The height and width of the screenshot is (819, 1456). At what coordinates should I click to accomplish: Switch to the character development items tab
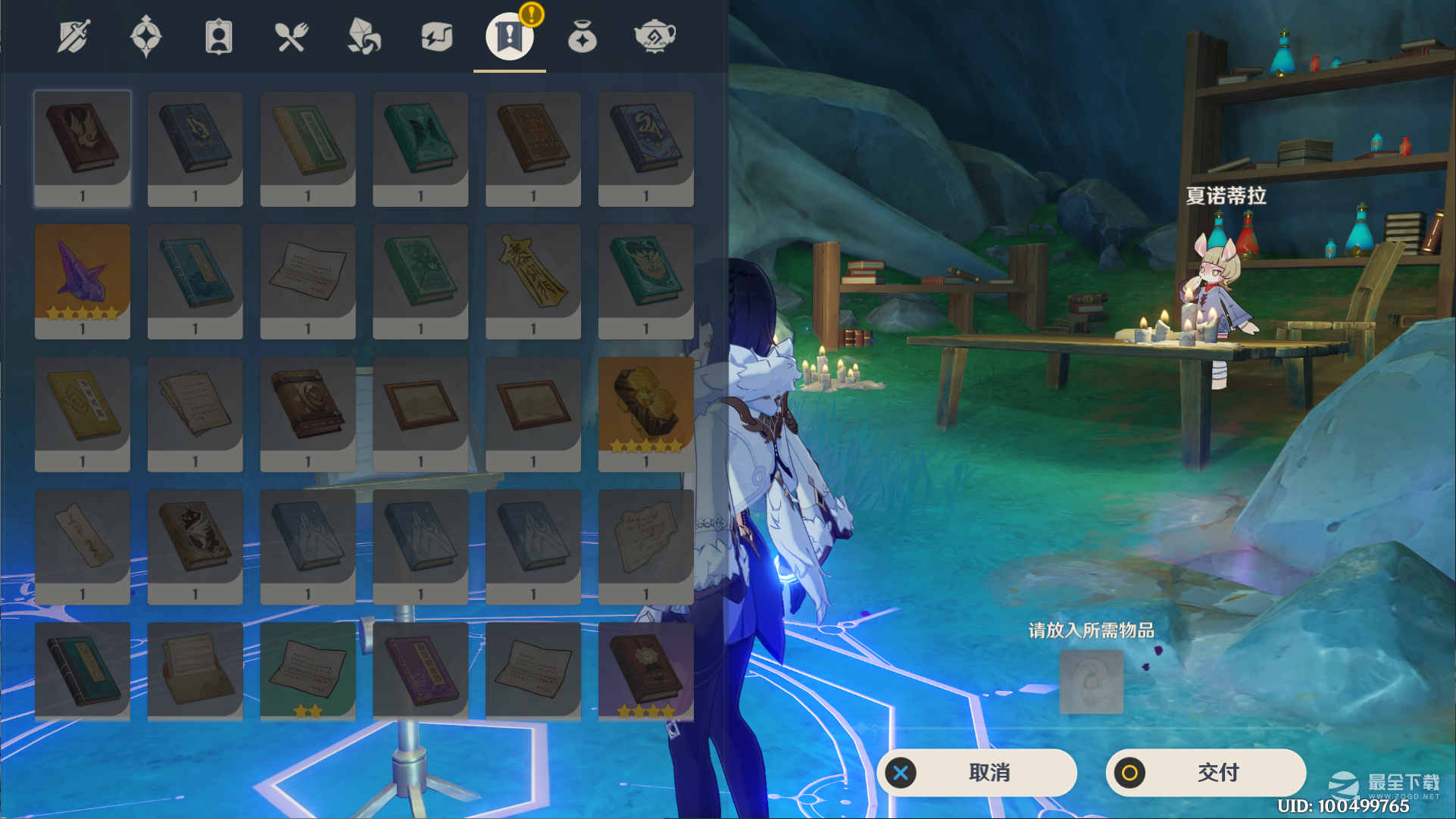218,36
